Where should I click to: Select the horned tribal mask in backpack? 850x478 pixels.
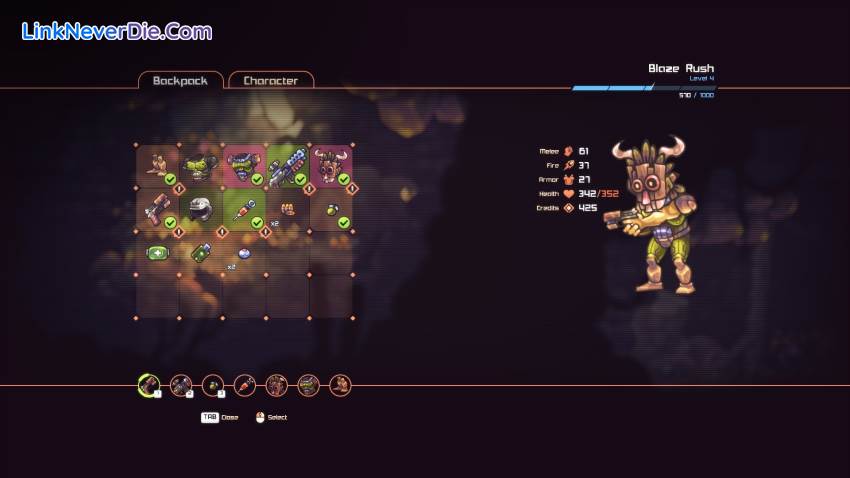(330, 166)
